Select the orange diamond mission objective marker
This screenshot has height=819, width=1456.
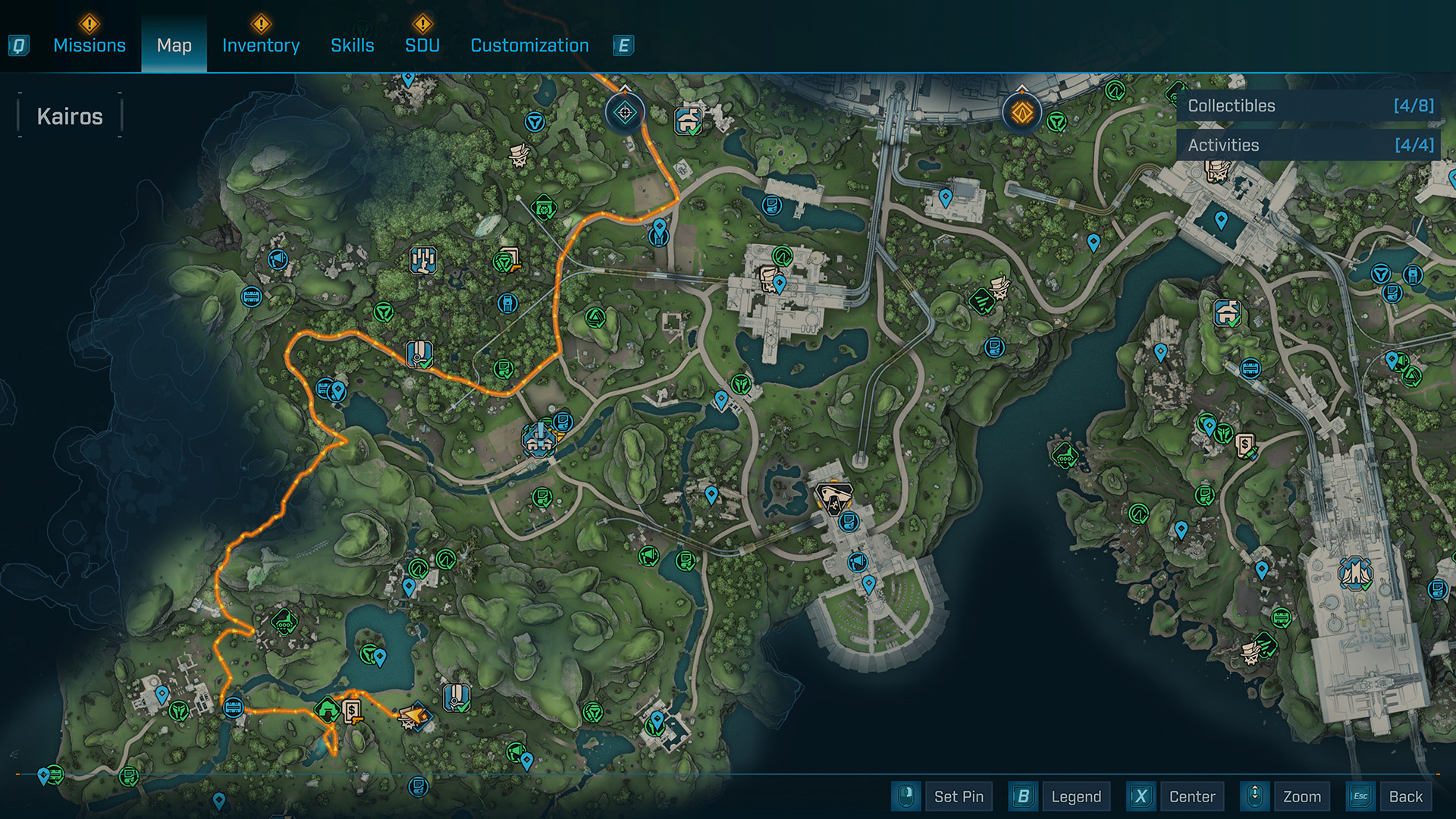pyautogui.click(x=1021, y=113)
